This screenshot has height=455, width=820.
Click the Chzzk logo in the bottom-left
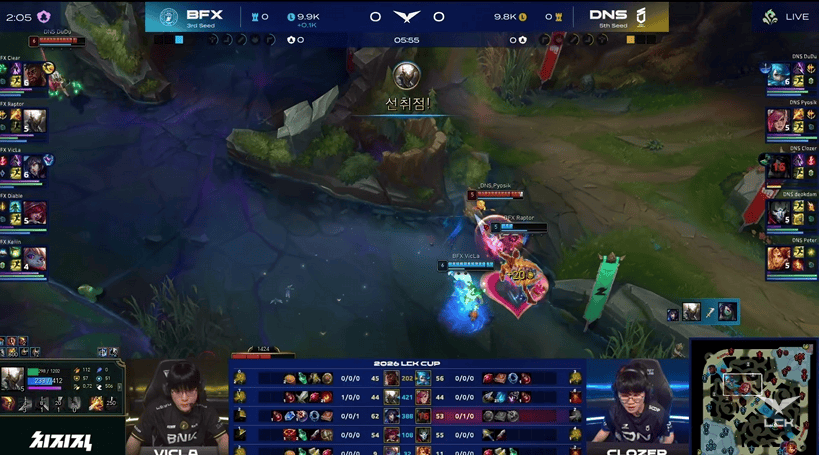(62, 437)
